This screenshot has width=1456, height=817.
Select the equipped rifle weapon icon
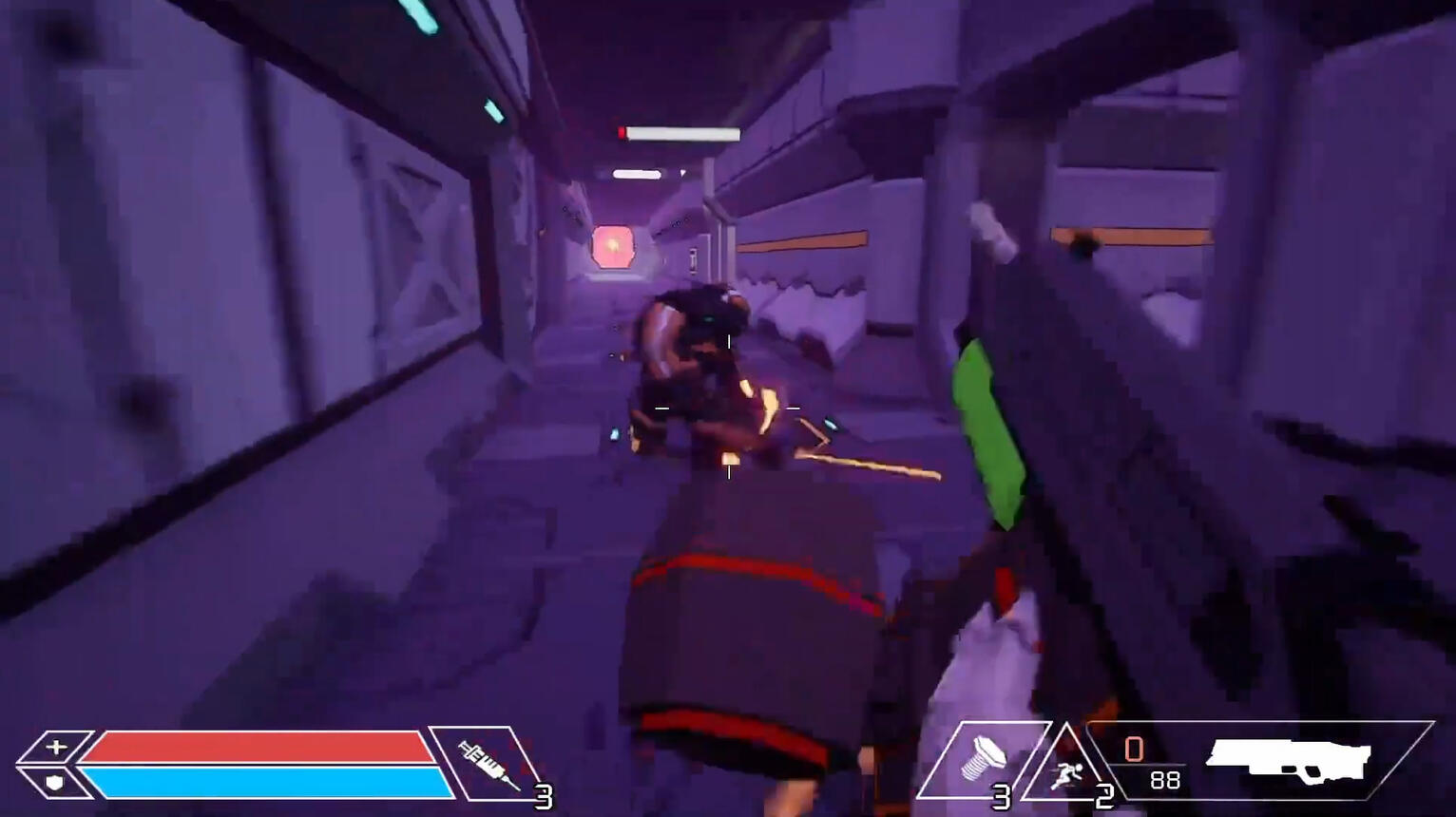pos(1289,758)
